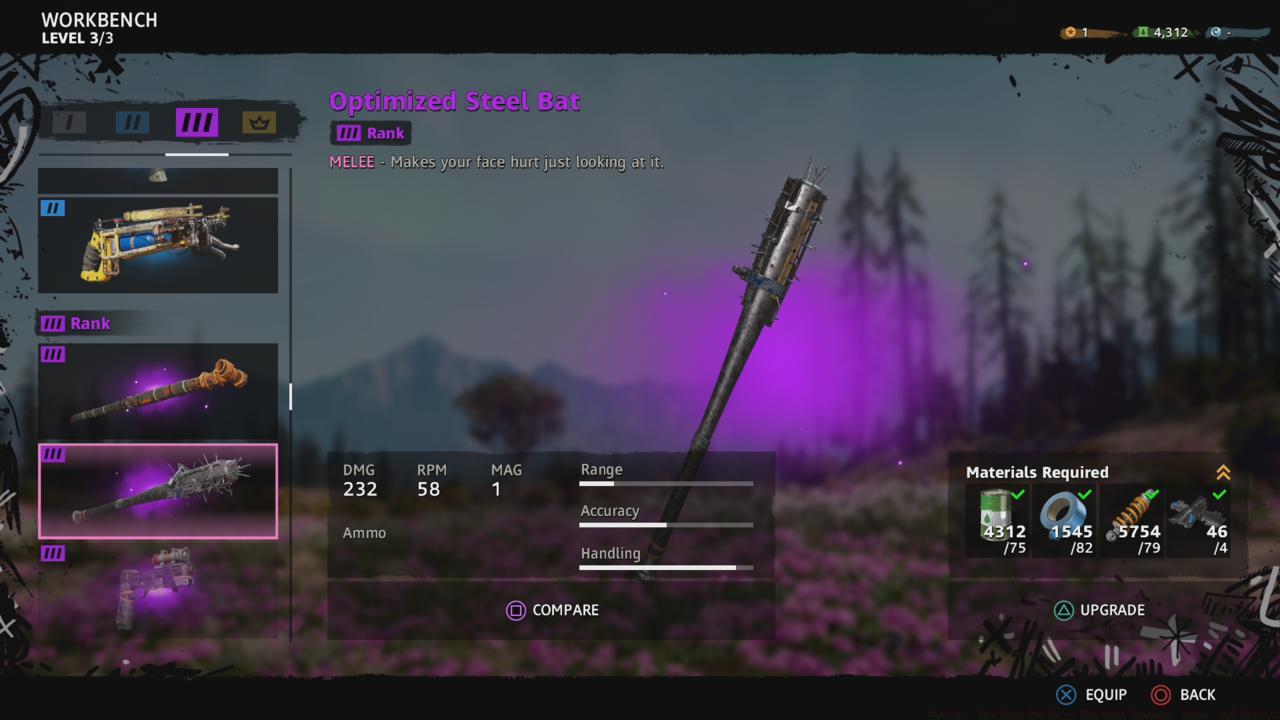Collapse the Materials Required panel
Image resolution: width=1280 pixels, height=720 pixels.
pos(1226,470)
